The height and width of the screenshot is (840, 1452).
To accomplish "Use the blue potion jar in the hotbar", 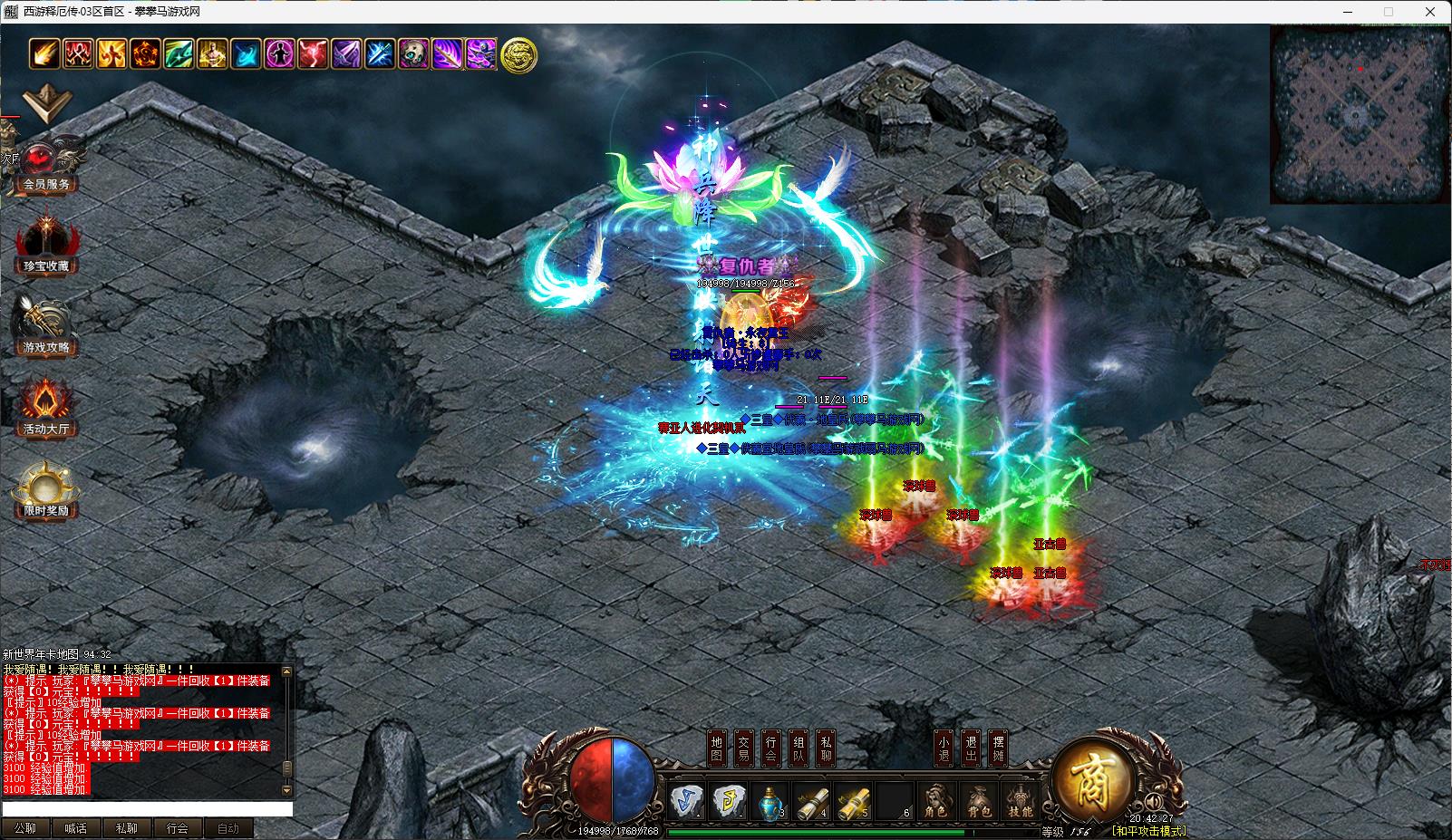I will [x=770, y=801].
